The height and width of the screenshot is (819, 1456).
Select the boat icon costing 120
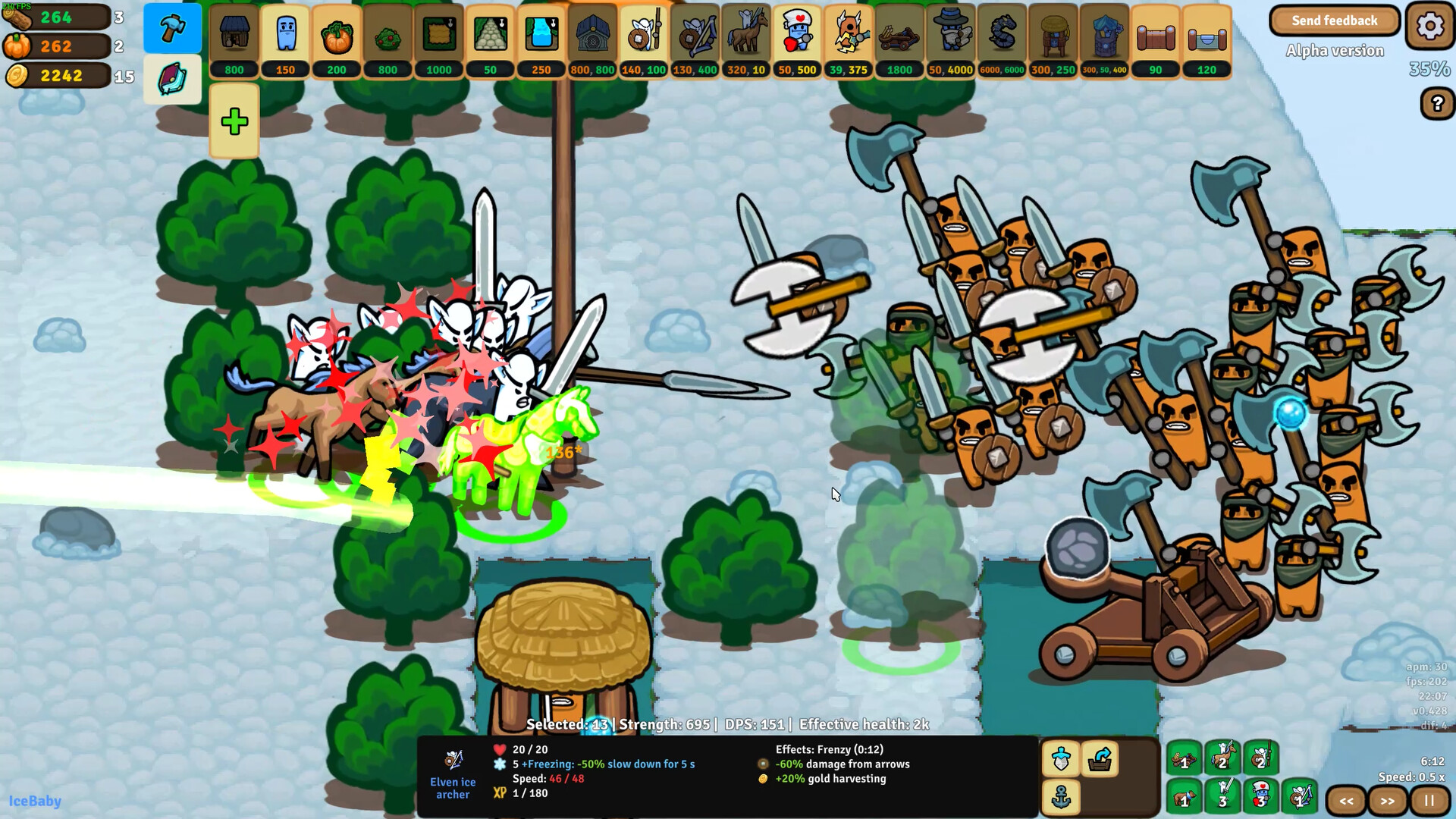click(1207, 34)
